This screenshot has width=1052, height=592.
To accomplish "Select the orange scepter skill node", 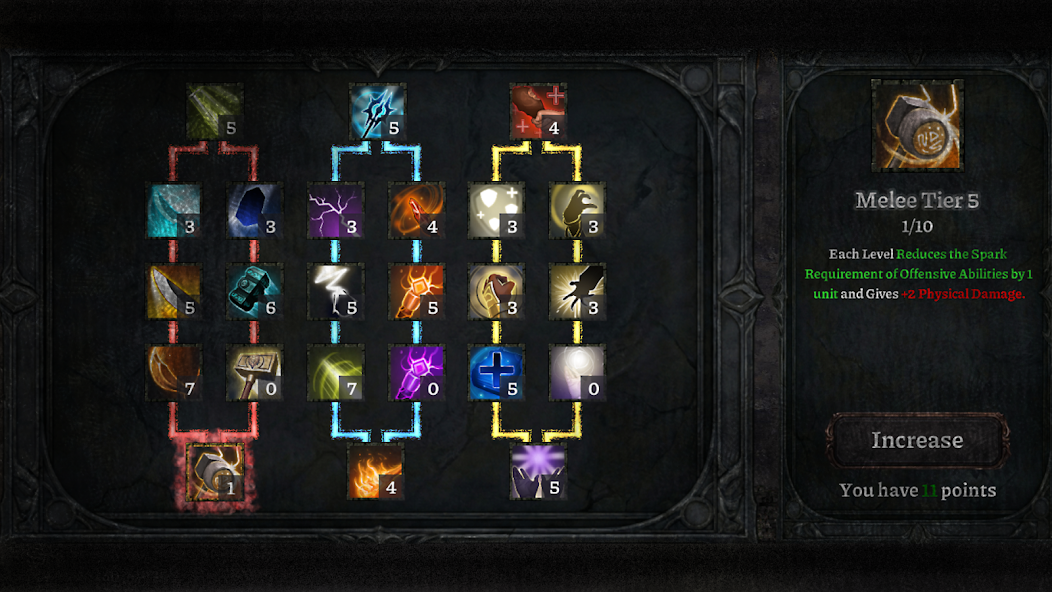I will 416,291.
